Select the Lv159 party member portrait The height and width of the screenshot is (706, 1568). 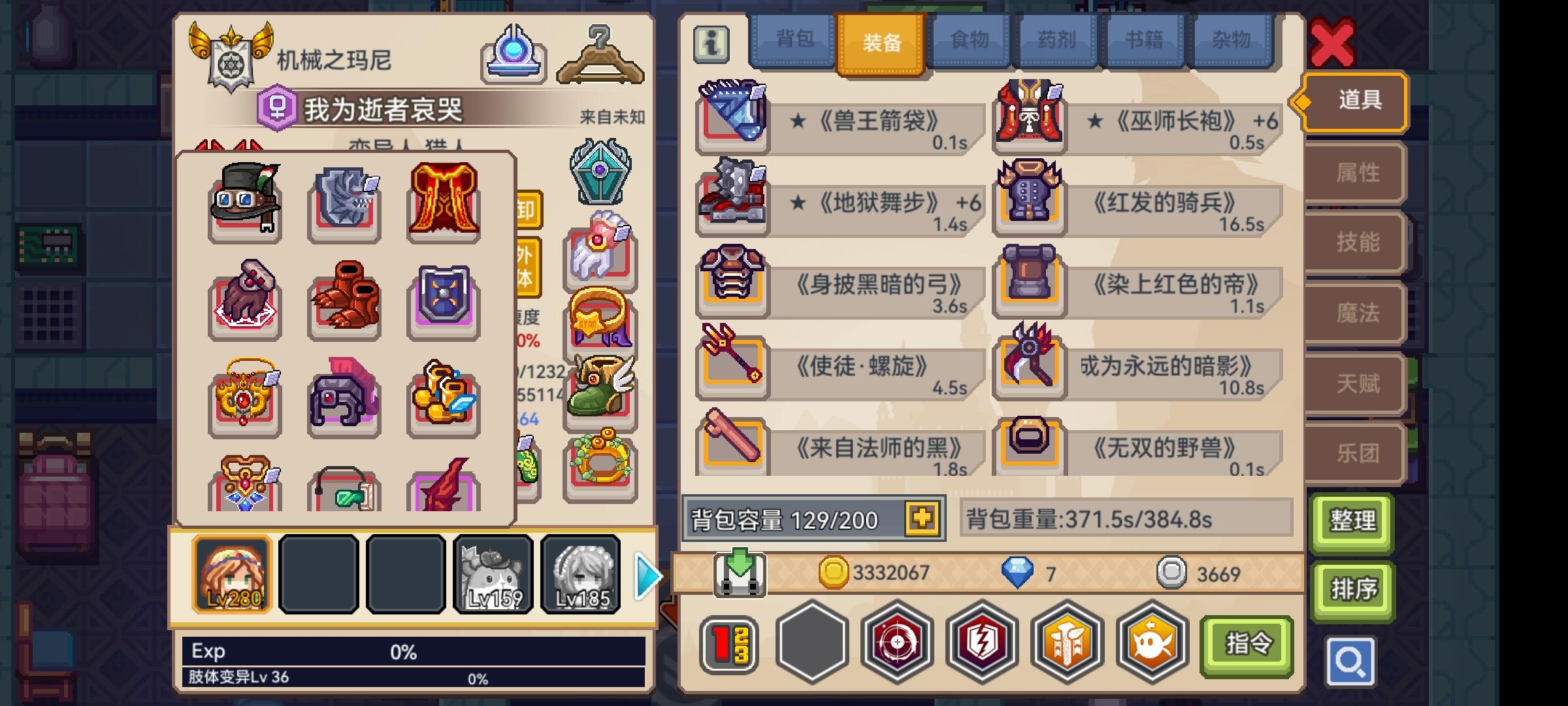pyautogui.click(x=495, y=574)
